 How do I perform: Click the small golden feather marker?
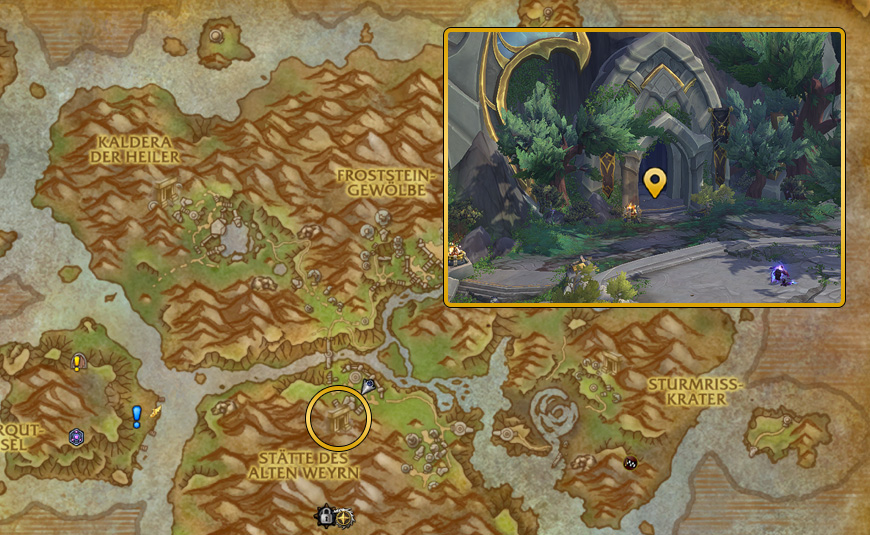[155, 410]
